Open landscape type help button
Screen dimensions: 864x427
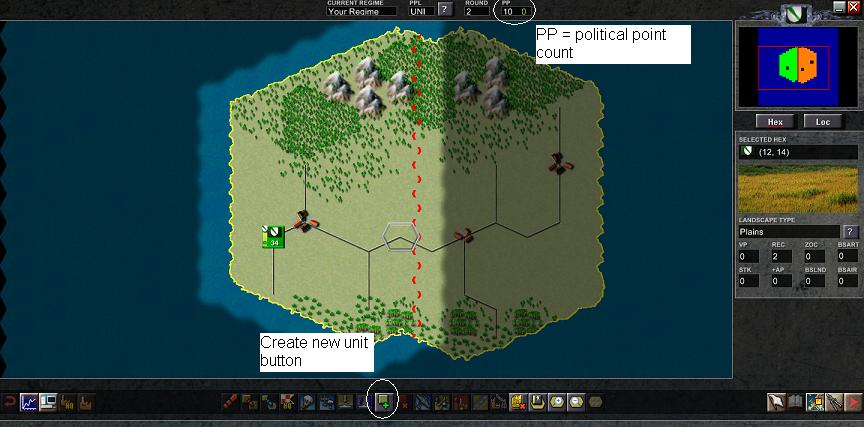[x=851, y=232]
